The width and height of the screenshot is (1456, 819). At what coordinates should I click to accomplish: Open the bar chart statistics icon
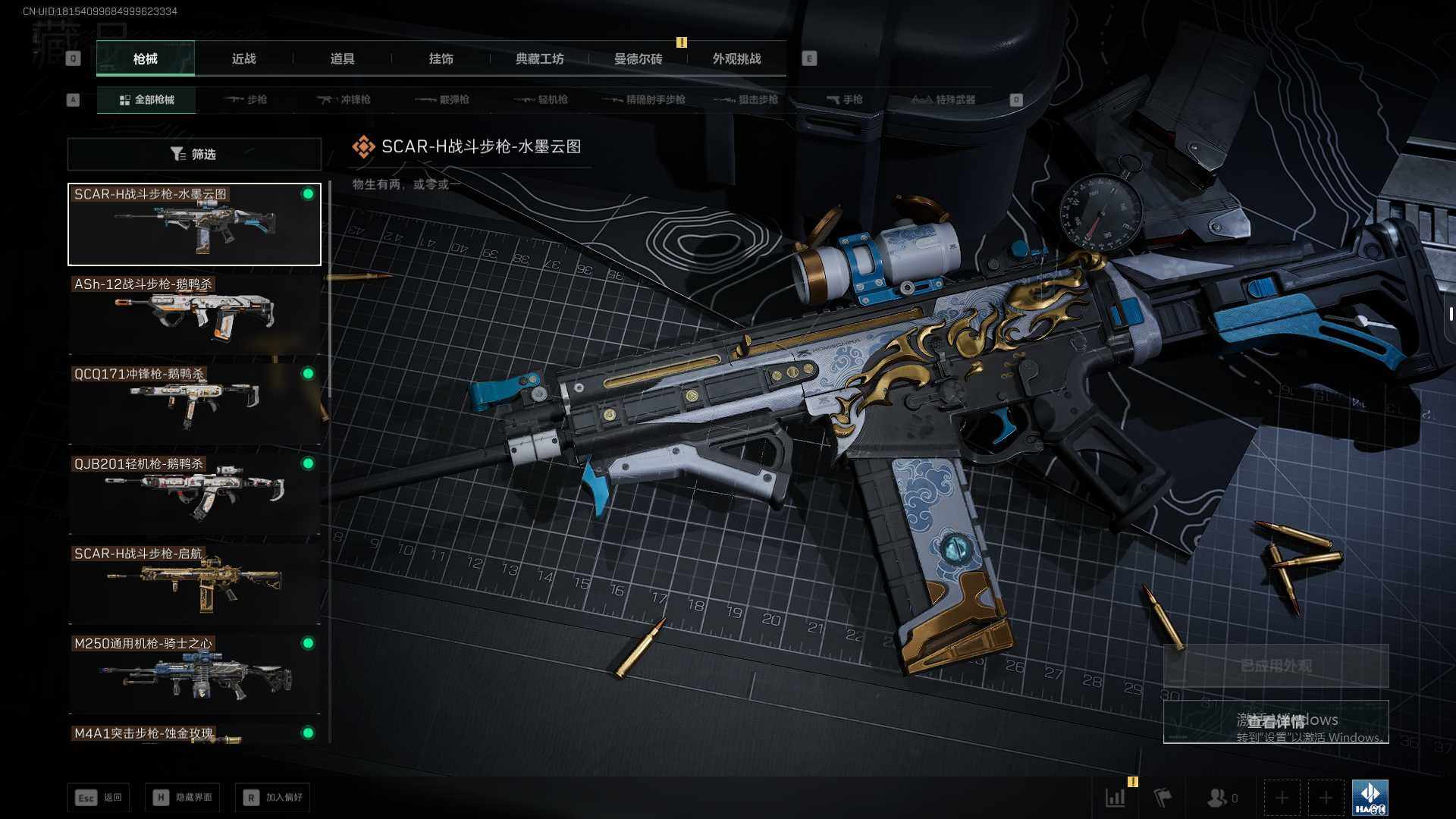(x=1116, y=797)
